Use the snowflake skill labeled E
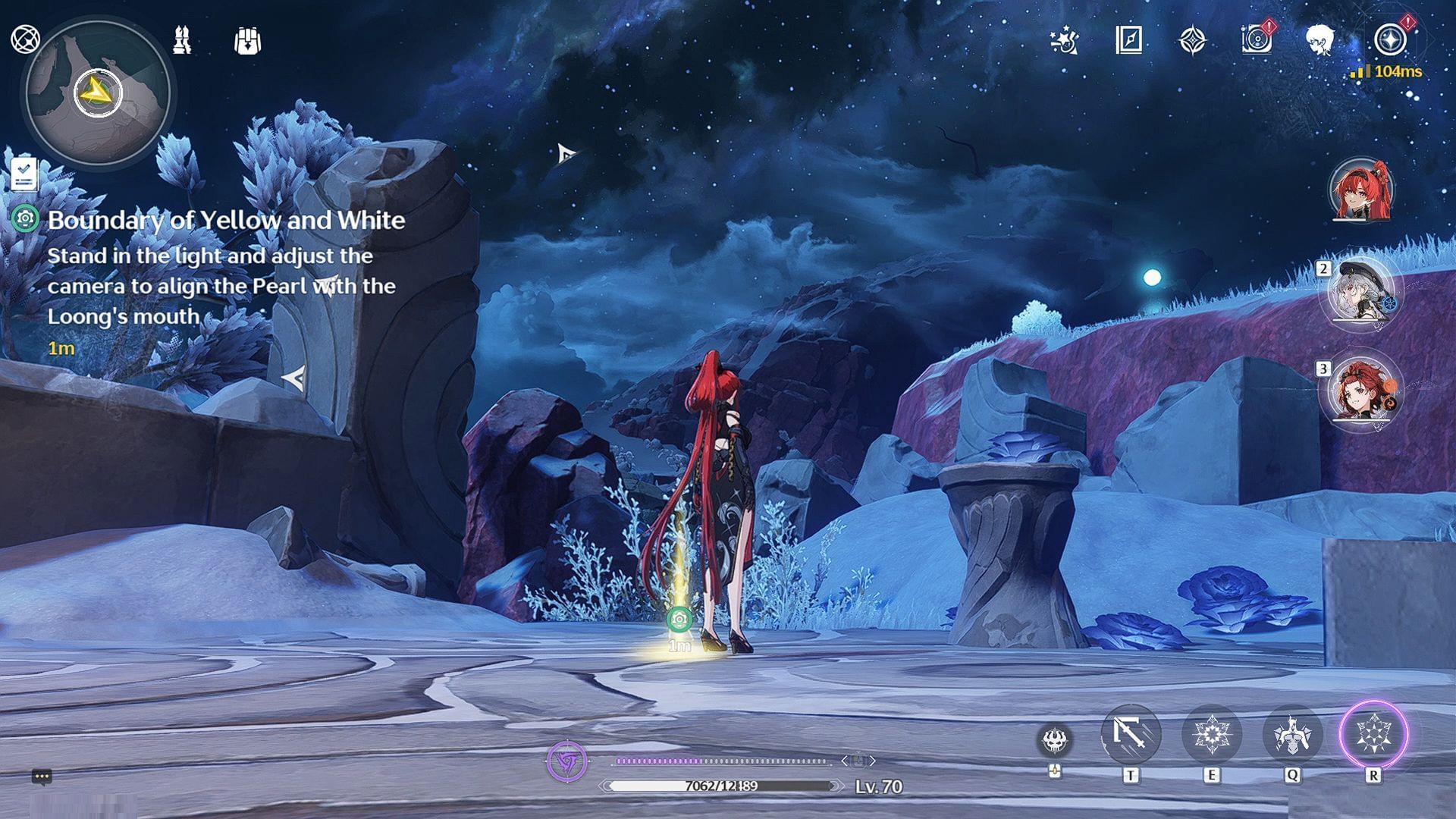This screenshot has height=819, width=1456. pos(1211,734)
